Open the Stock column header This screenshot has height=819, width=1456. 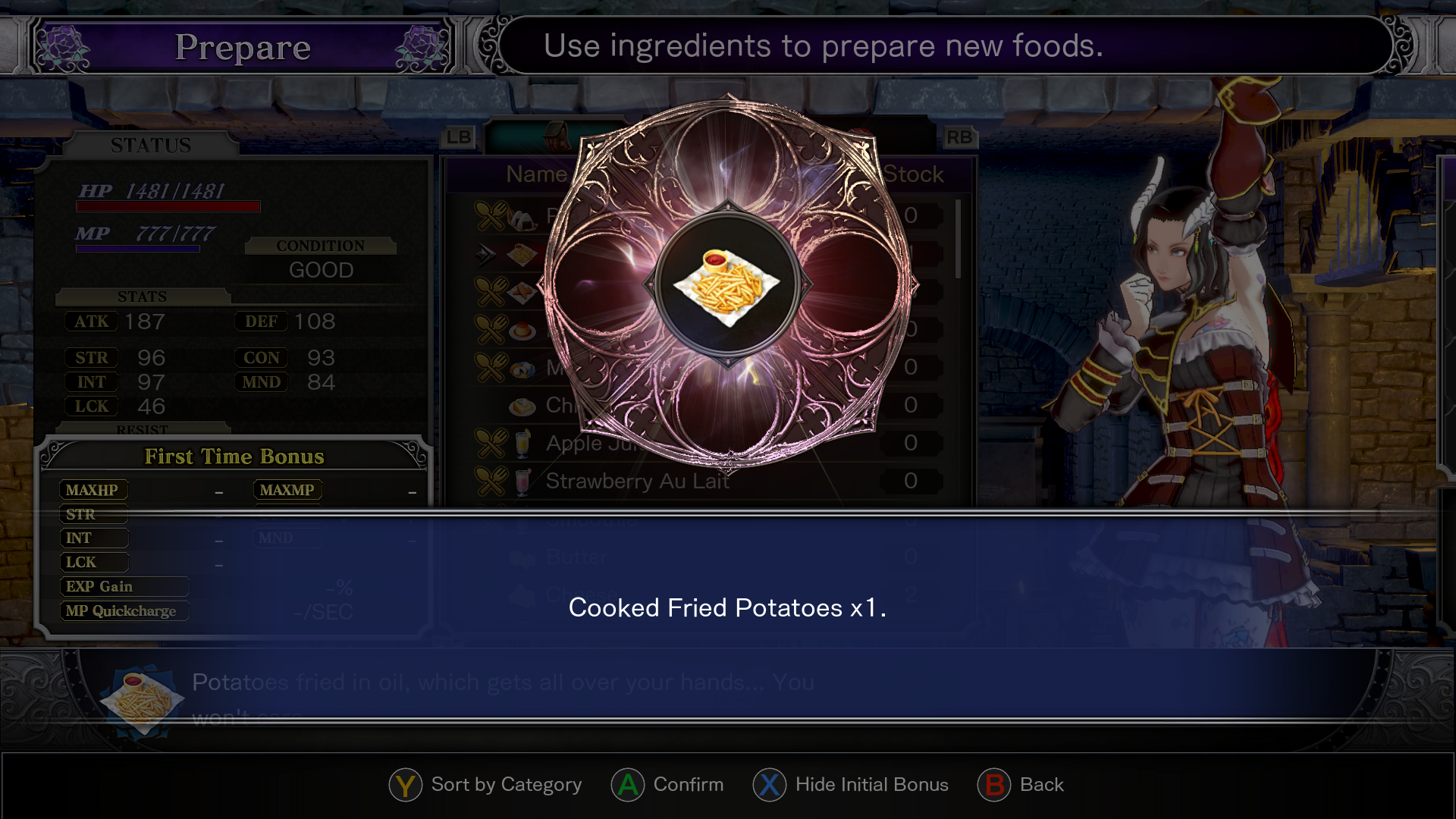(x=912, y=174)
